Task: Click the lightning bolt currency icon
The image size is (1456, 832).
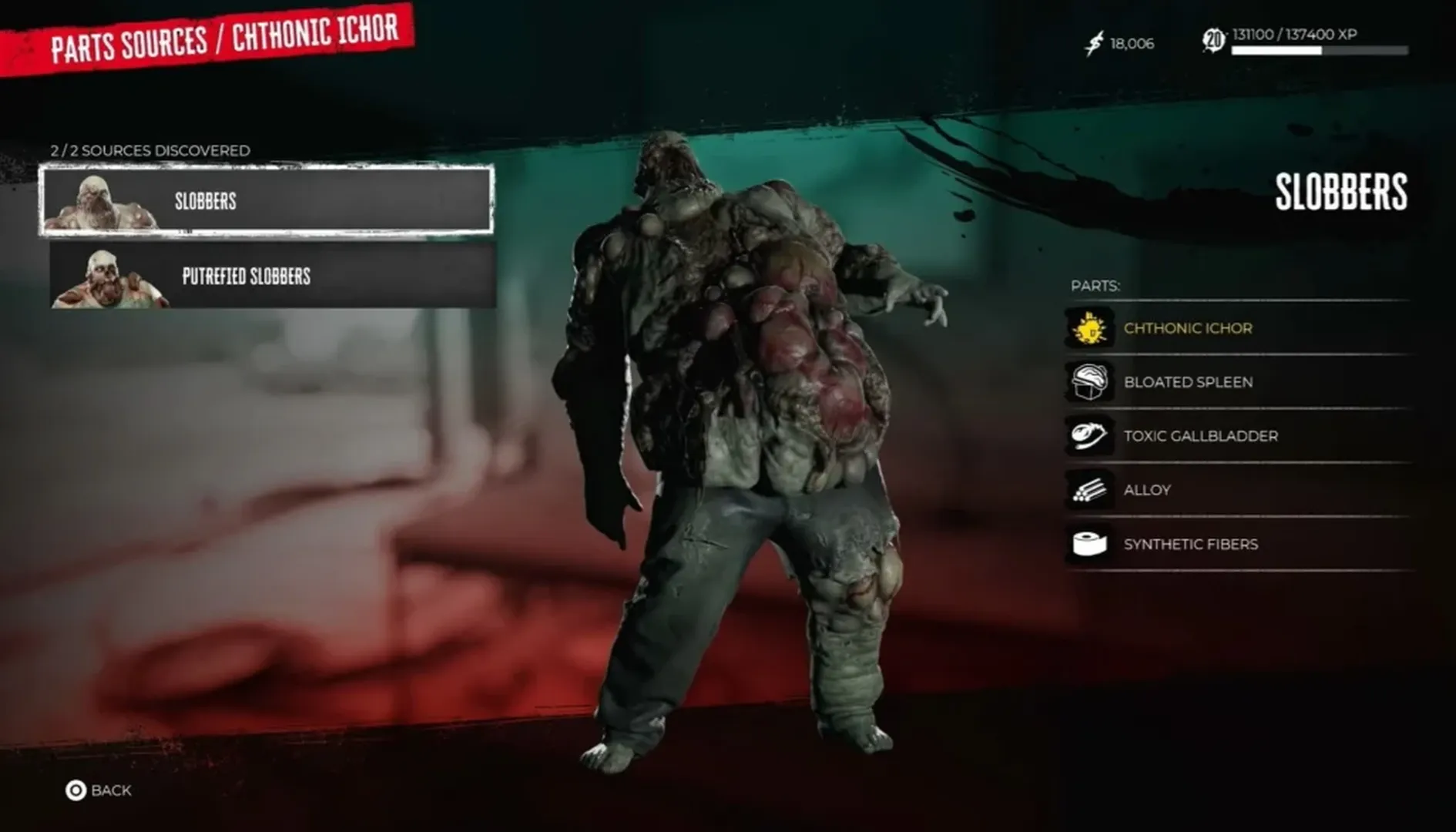Action: [1093, 43]
